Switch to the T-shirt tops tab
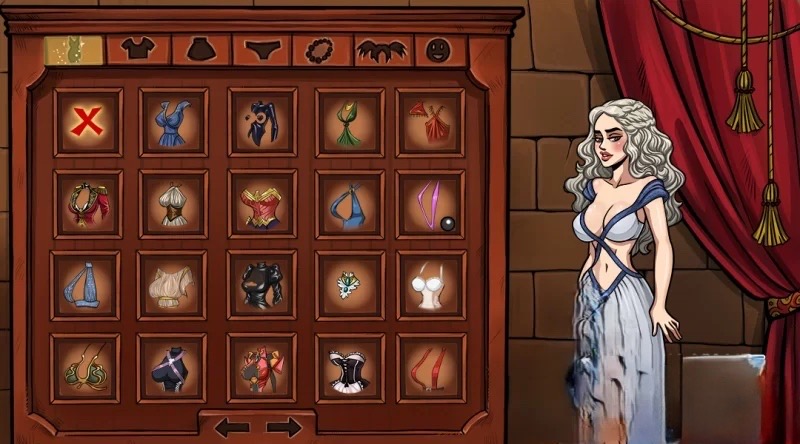This screenshot has height=444, width=800. (136, 47)
